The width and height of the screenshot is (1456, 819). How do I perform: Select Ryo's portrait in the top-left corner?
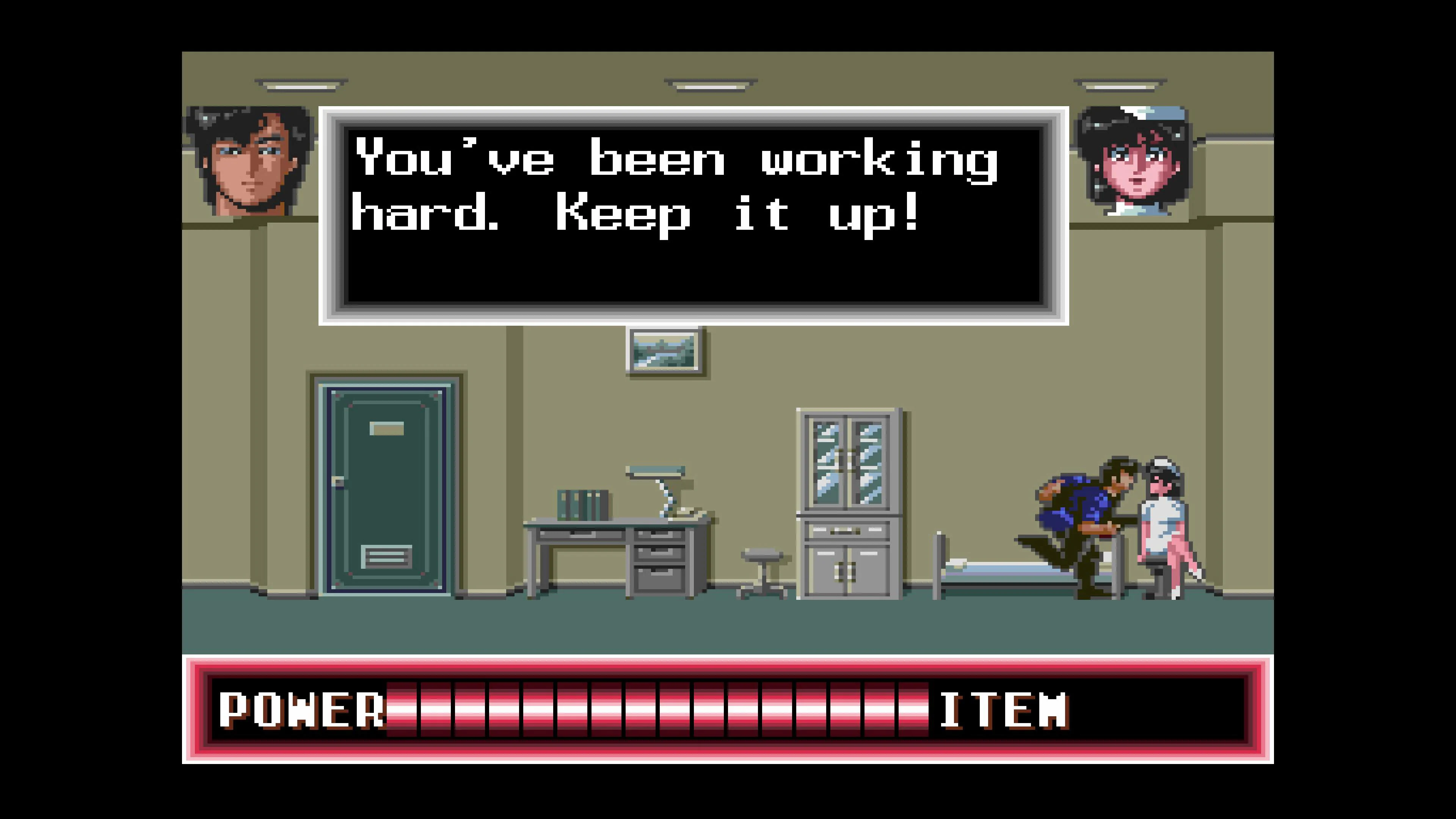pyautogui.click(x=249, y=164)
